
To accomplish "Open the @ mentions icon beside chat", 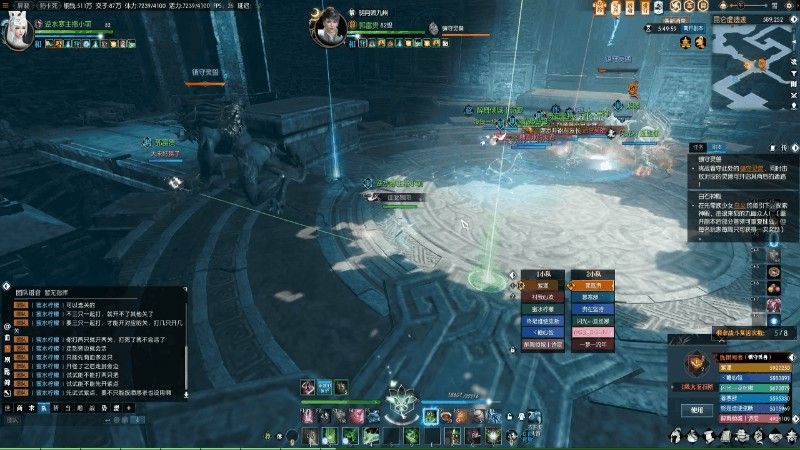I will [x=7, y=326].
